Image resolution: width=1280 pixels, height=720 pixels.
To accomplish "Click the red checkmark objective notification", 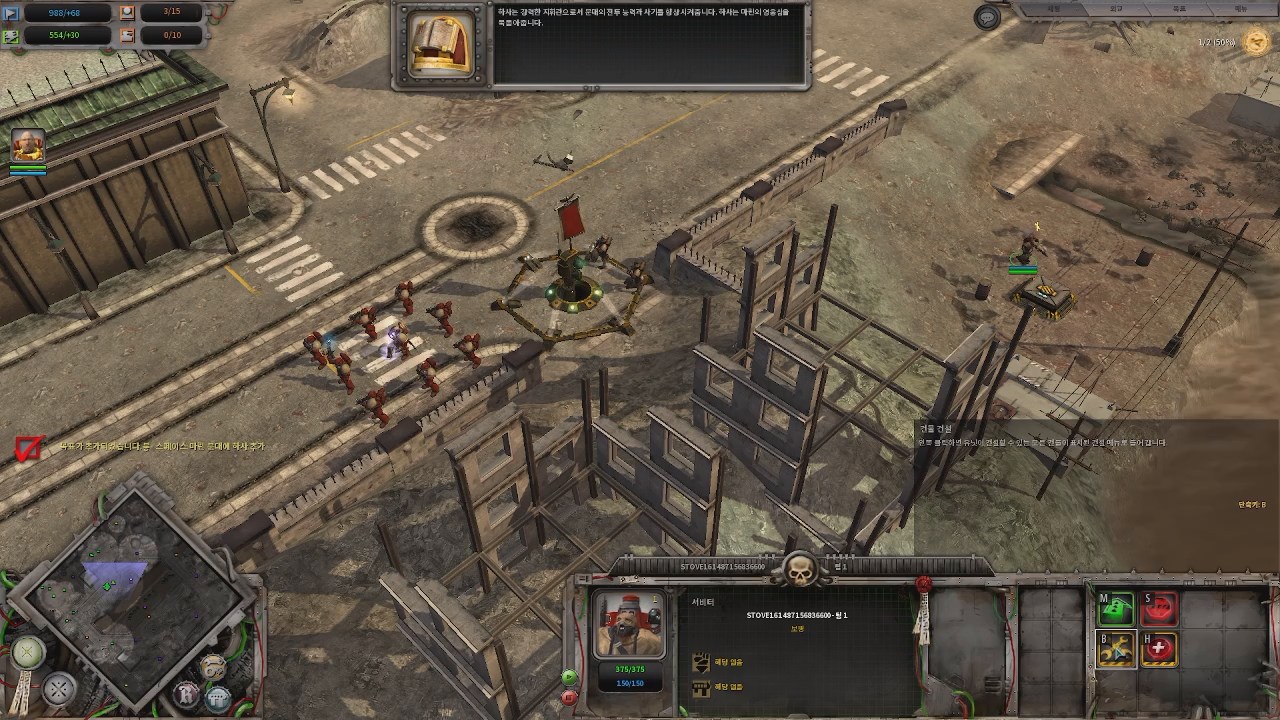I will [x=28, y=449].
